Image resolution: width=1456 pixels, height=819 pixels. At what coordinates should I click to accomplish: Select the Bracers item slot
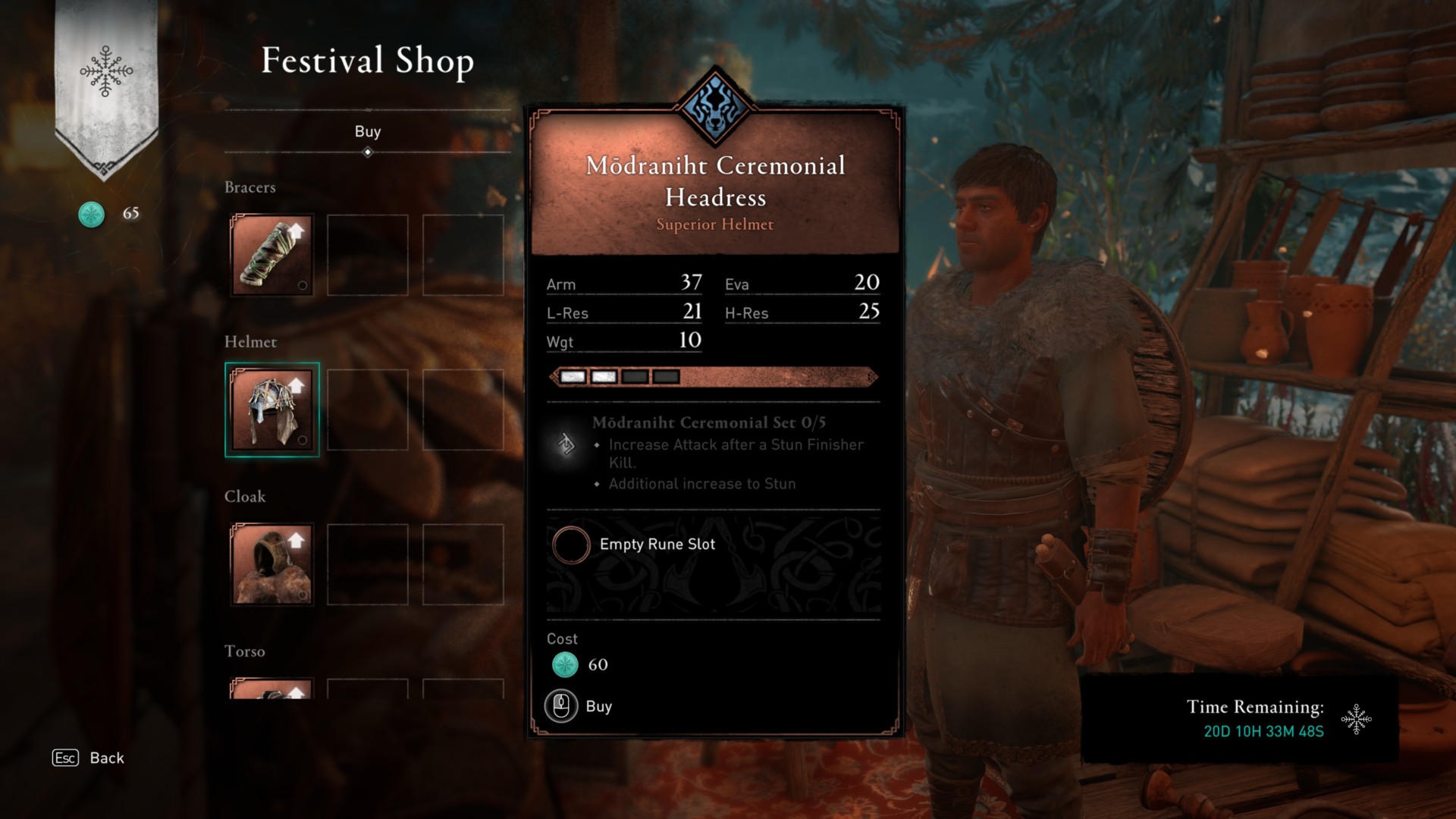[x=272, y=255]
